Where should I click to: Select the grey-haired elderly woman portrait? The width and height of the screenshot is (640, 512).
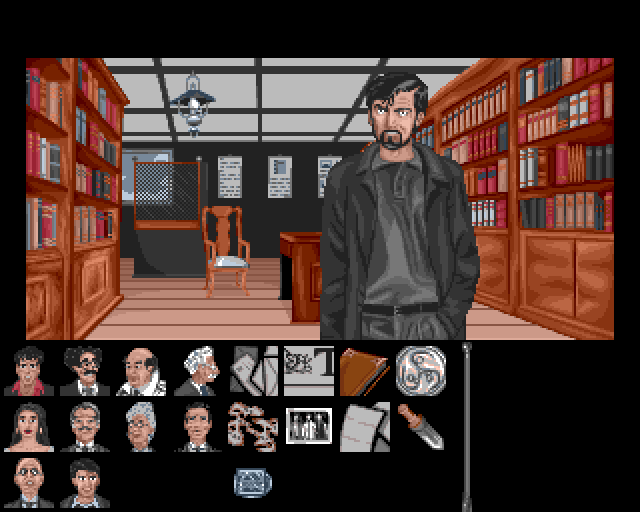141,427
